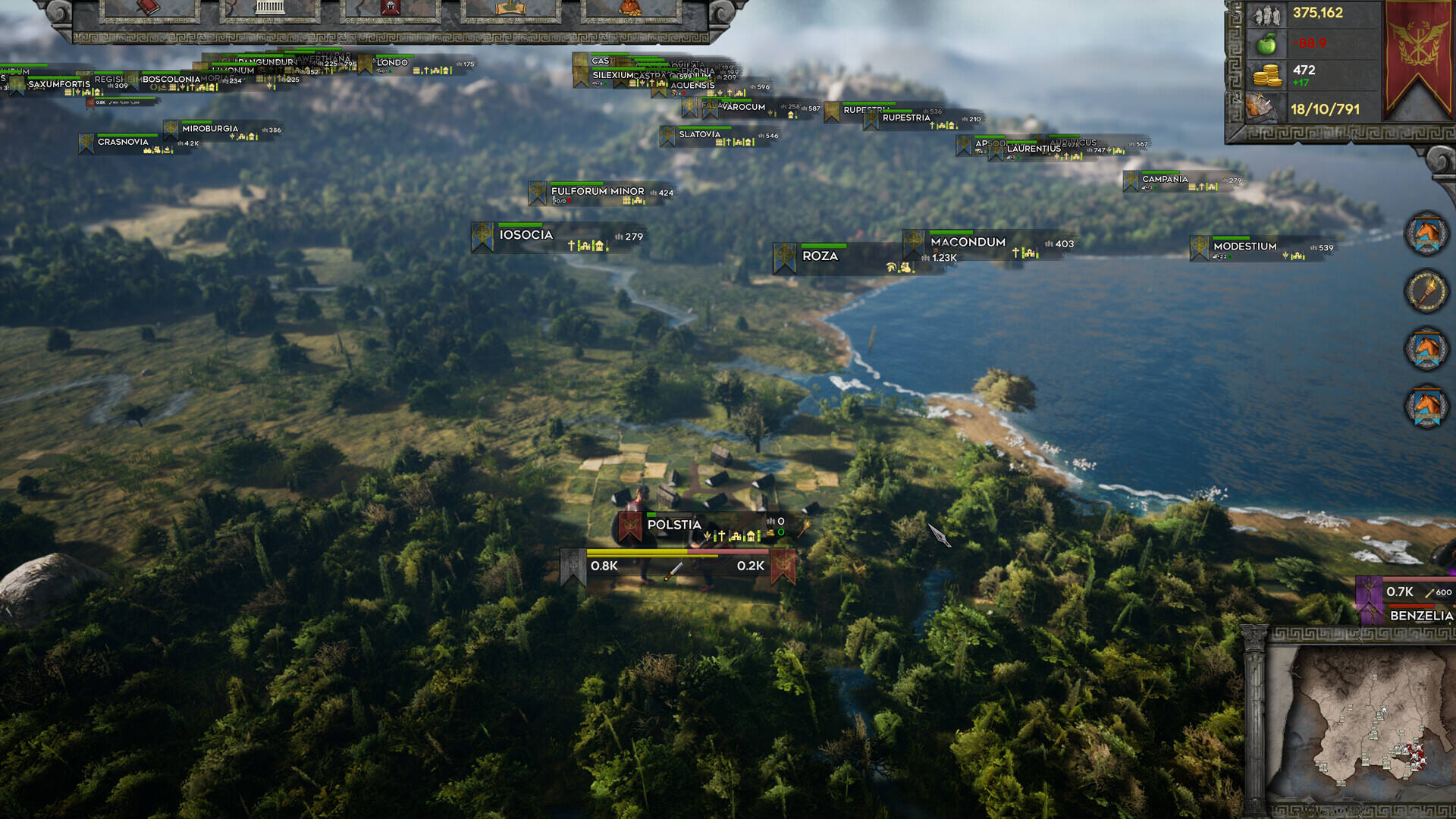Open the white temple building menu
The width and height of the screenshot is (1456, 819).
pos(269,9)
